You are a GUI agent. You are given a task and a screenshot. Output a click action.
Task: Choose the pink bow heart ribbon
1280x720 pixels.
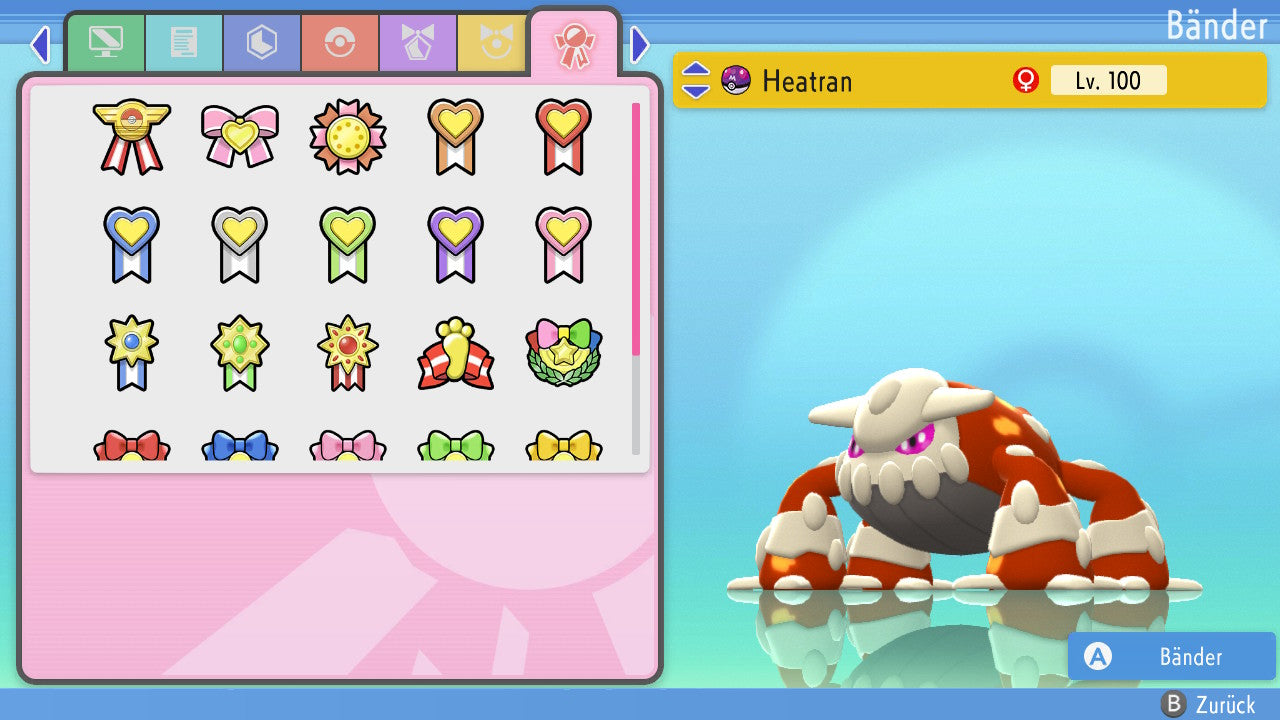(x=240, y=136)
